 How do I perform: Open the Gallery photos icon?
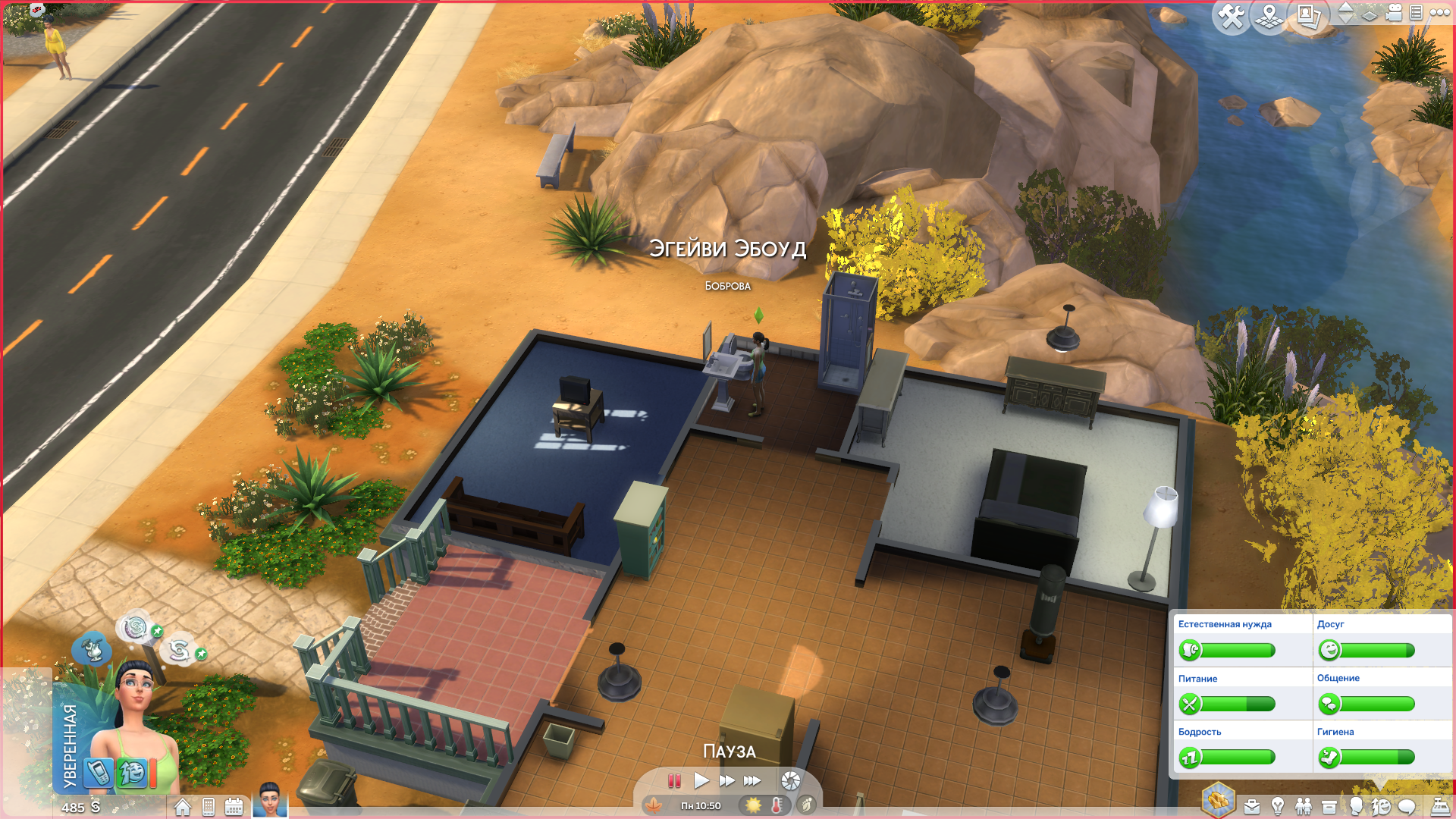click(1309, 15)
